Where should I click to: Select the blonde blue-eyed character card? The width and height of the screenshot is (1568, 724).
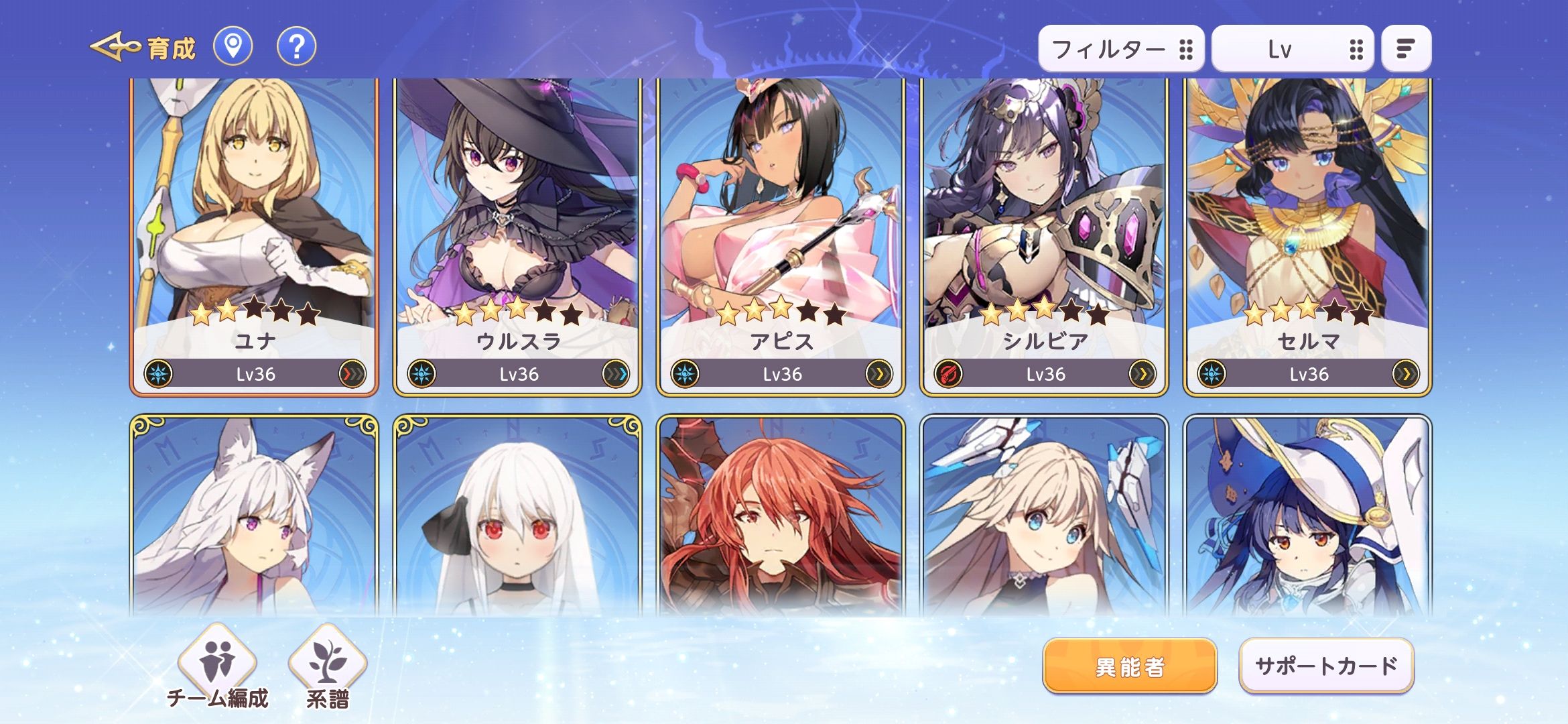tap(1044, 516)
